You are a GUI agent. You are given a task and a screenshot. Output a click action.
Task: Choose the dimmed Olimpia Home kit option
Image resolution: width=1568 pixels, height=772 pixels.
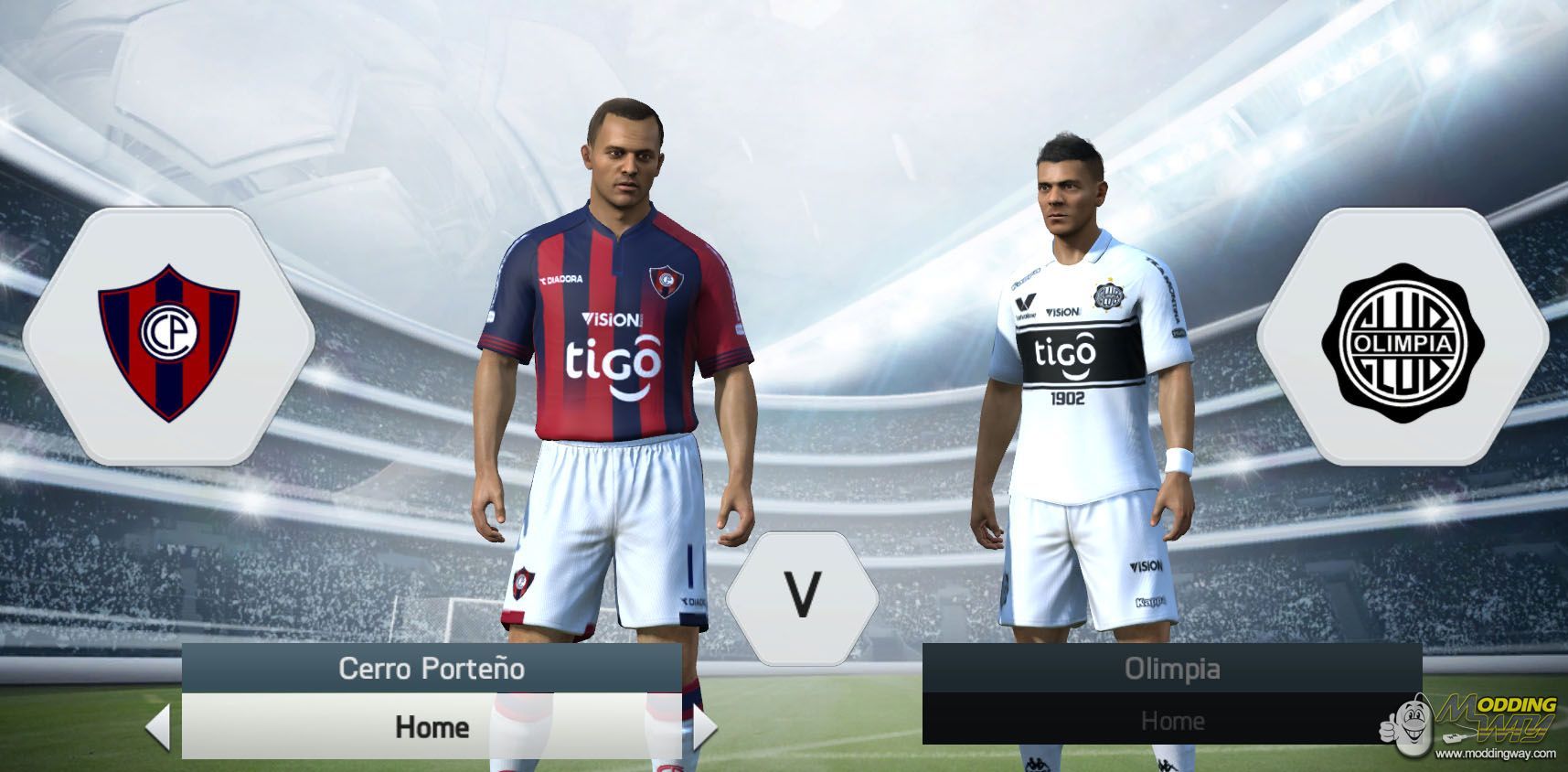point(1172,721)
